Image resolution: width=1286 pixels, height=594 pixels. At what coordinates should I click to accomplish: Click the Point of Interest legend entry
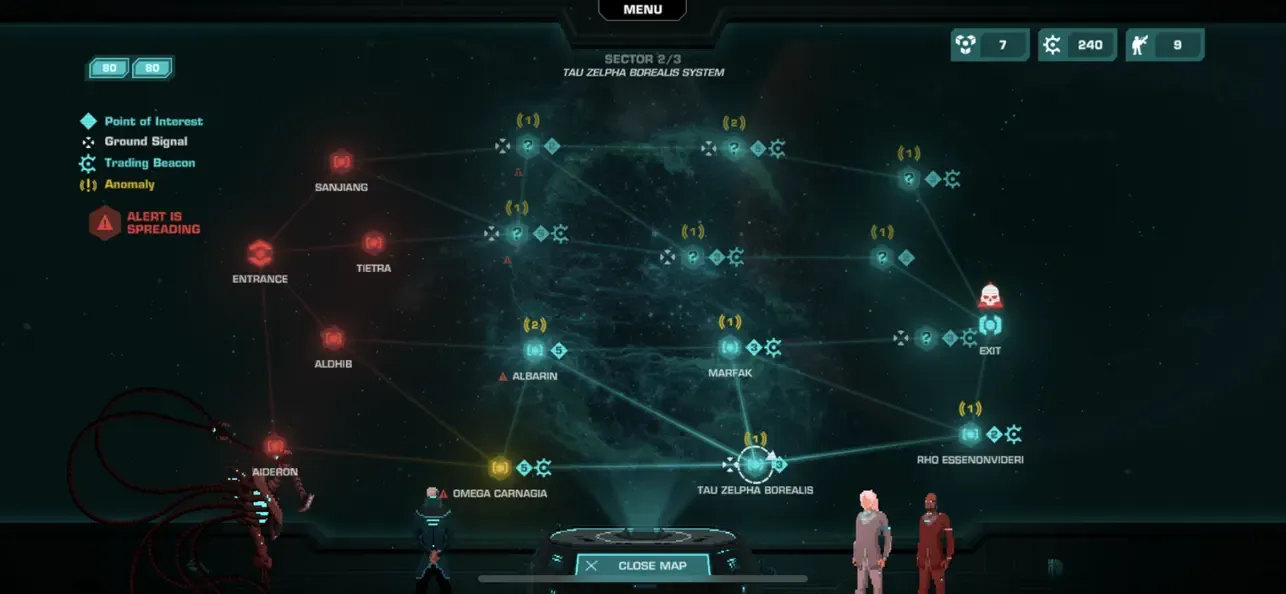tap(153, 121)
